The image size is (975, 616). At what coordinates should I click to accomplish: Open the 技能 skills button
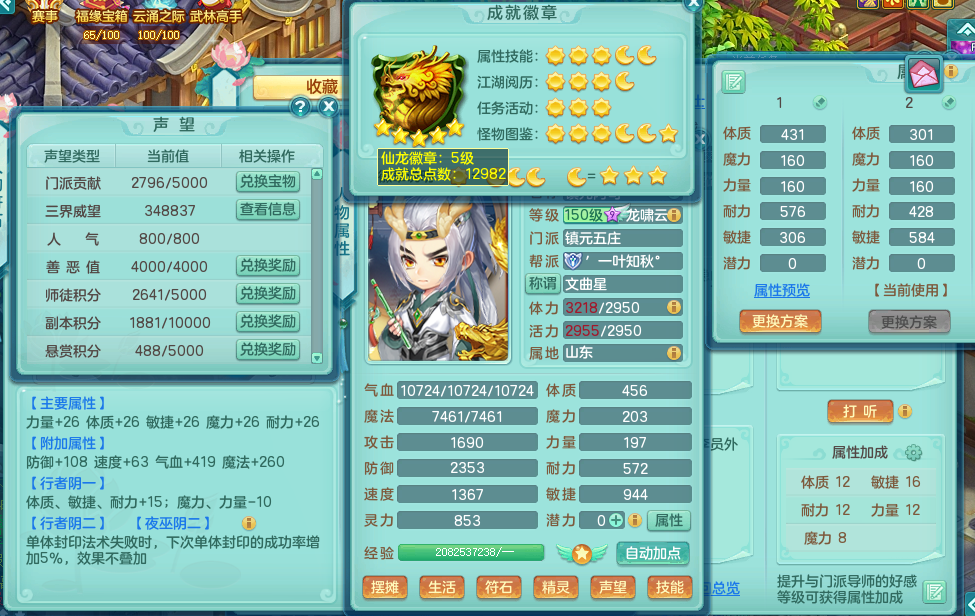669,588
